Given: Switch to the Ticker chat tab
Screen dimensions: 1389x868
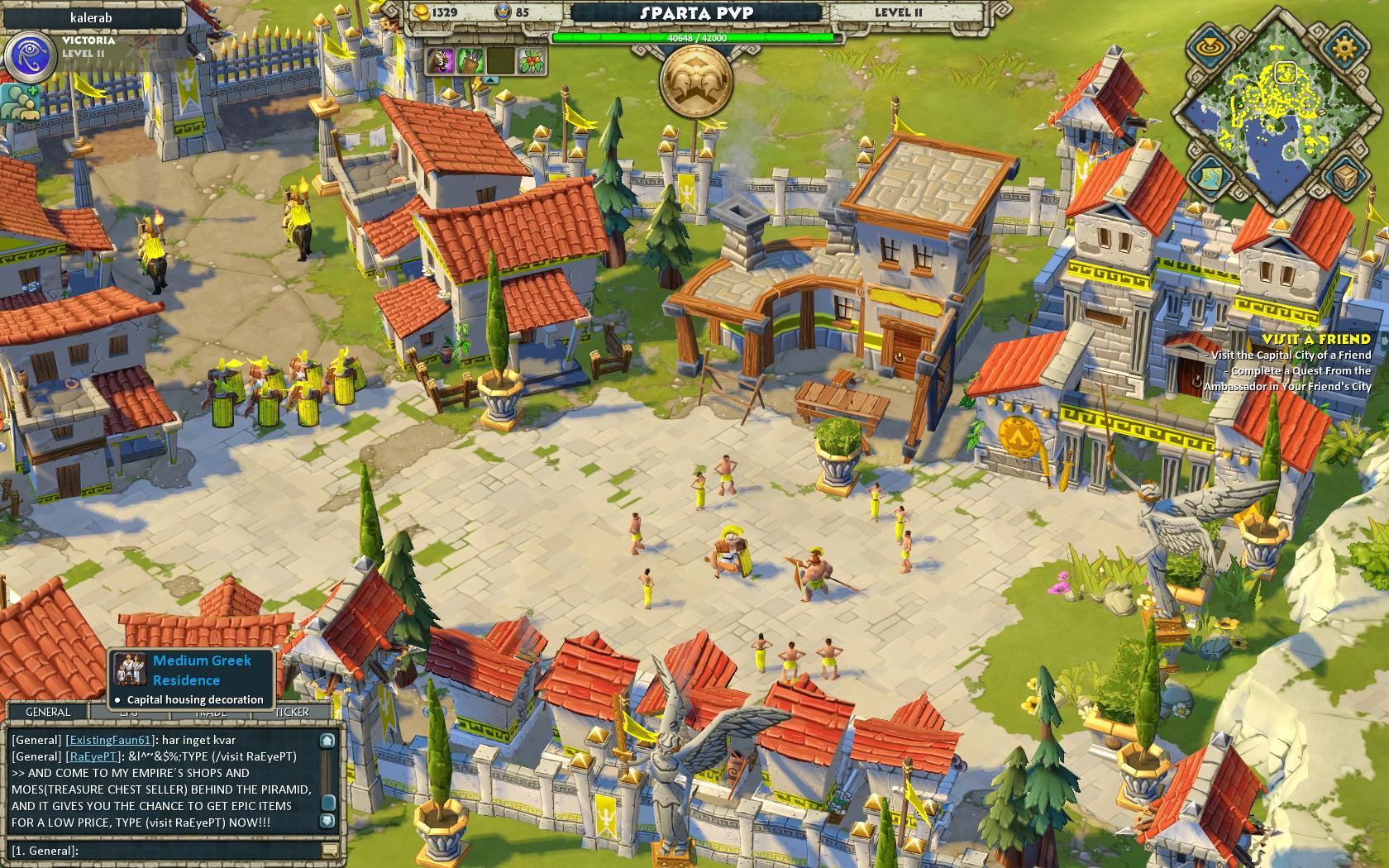Looking at the screenshot, I should [292, 712].
